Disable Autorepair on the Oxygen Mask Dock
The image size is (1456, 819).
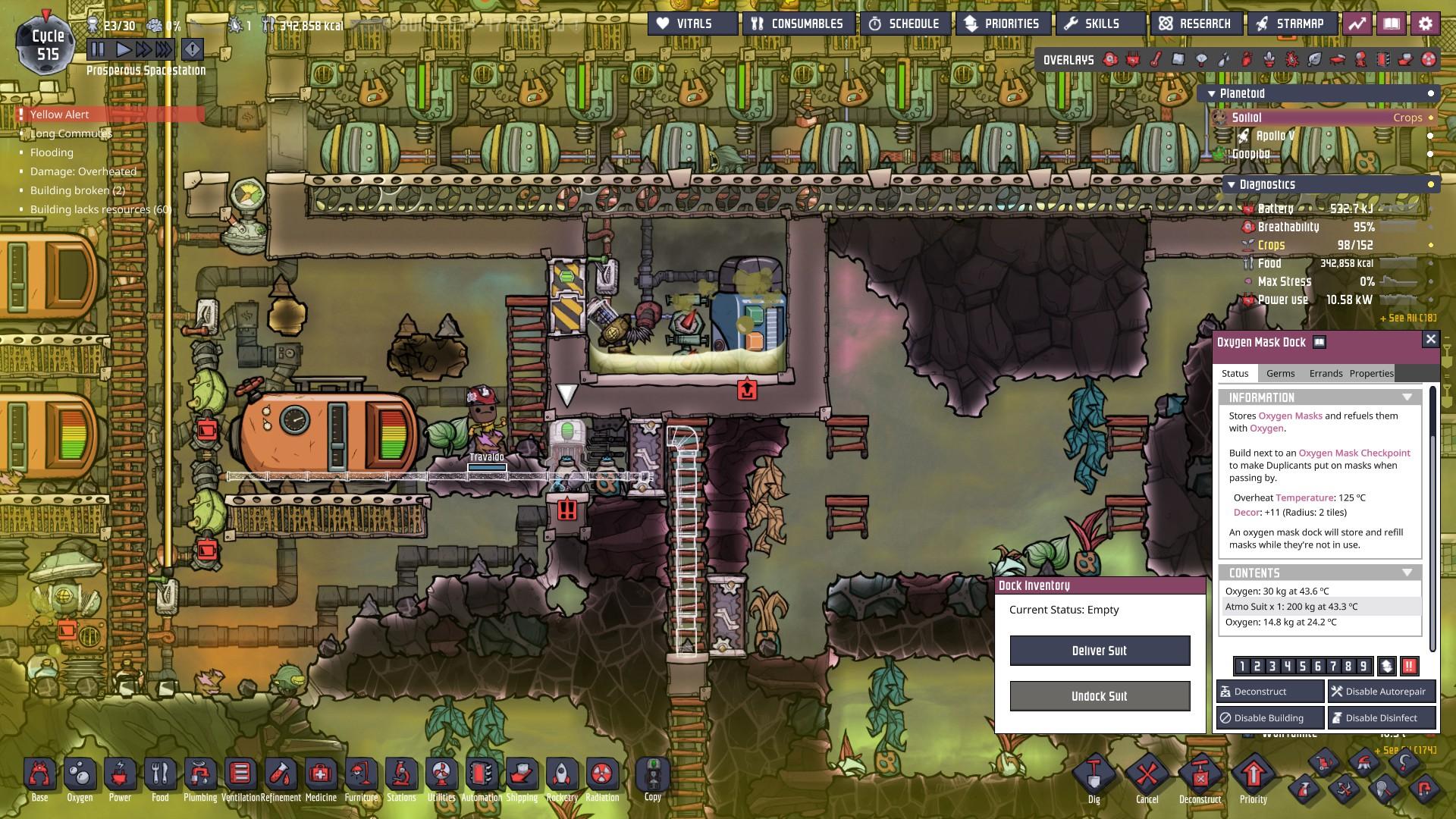pyautogui.click(x=1381, y=691)
